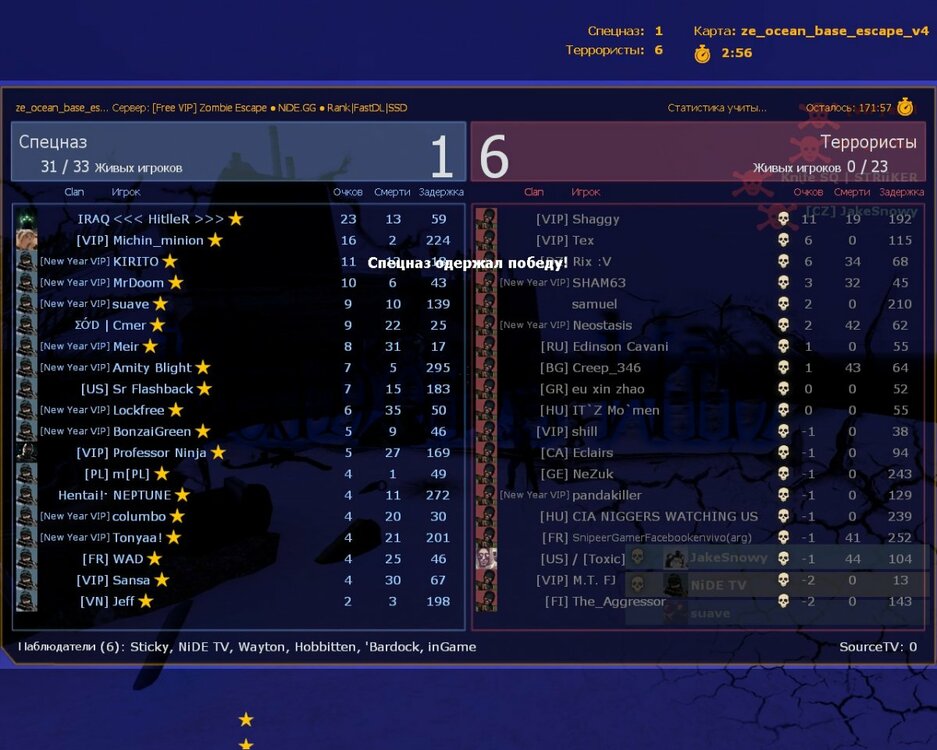Click the [Toxic] player's avatar thumbnail

click(x=487, y=558)
